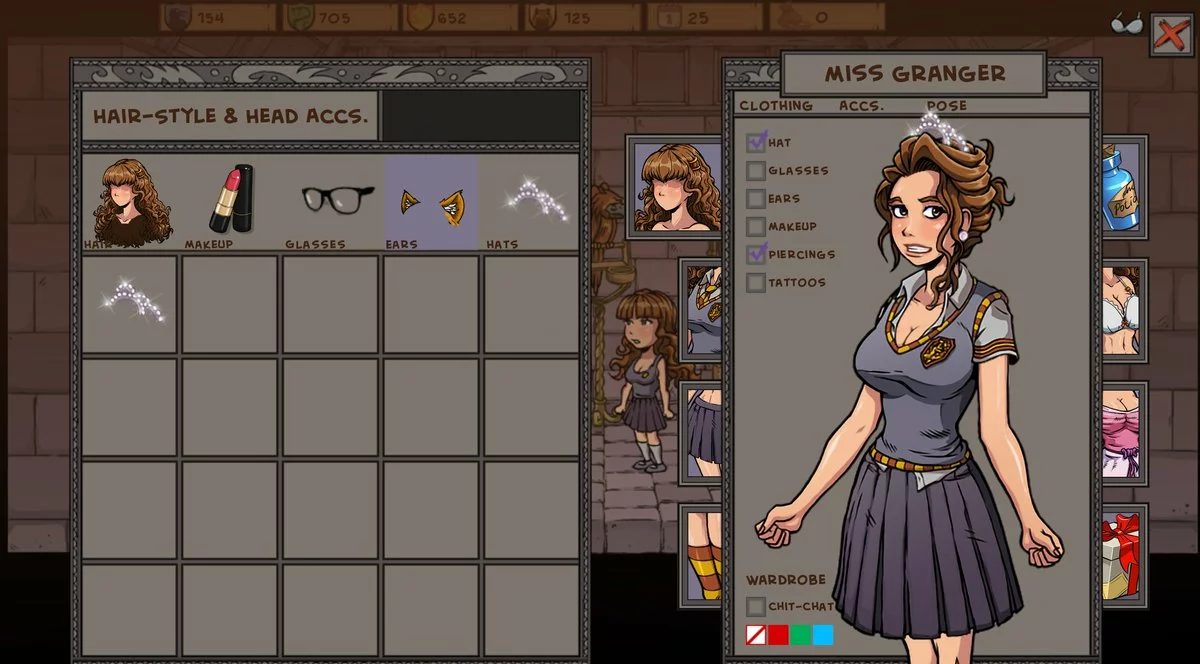Viewport: 1200px width, 664px height.
Task: Toggle the Chit-Chat checkbox
Action: pyautogui.click(x=756, y=607)
